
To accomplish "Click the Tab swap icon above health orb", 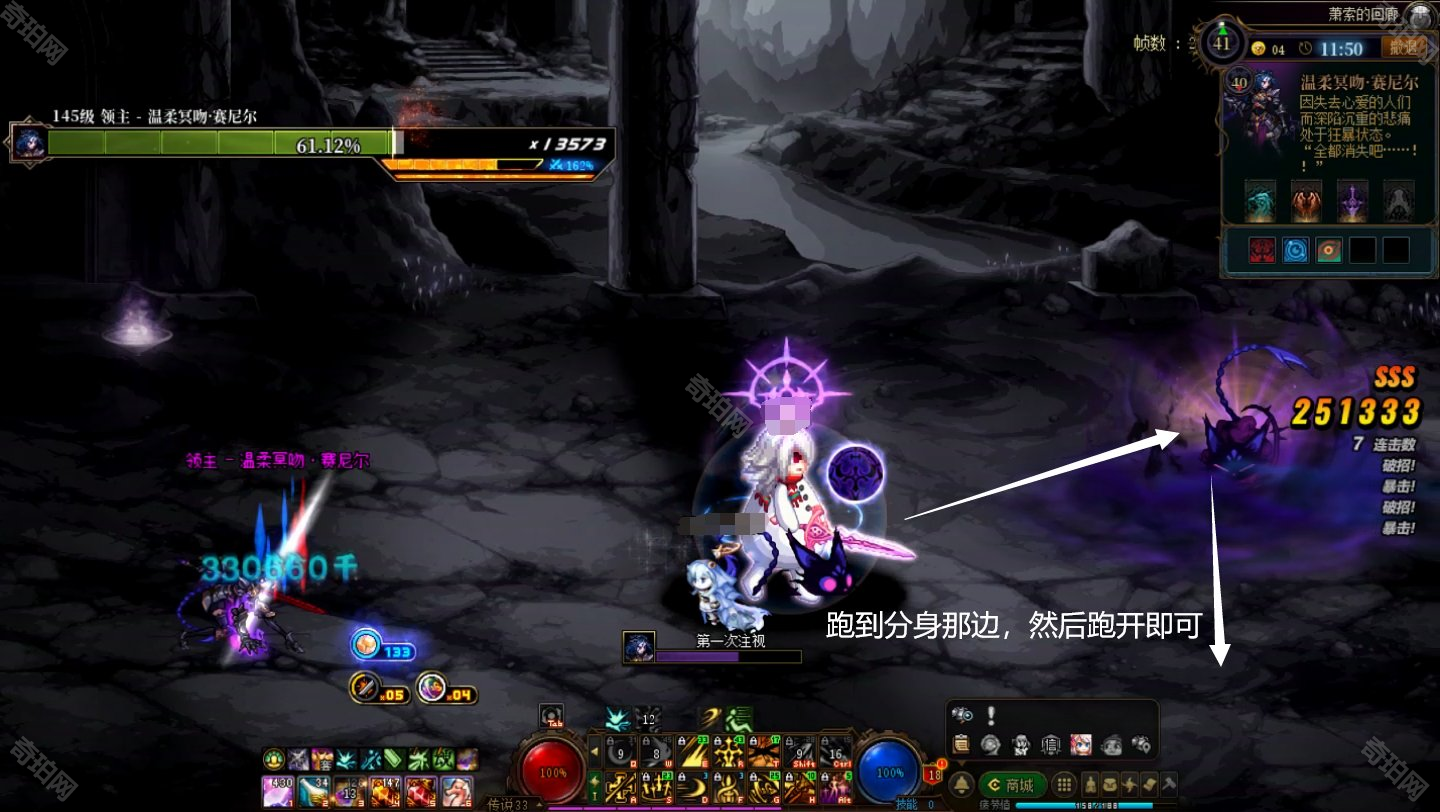I will 551,716.
